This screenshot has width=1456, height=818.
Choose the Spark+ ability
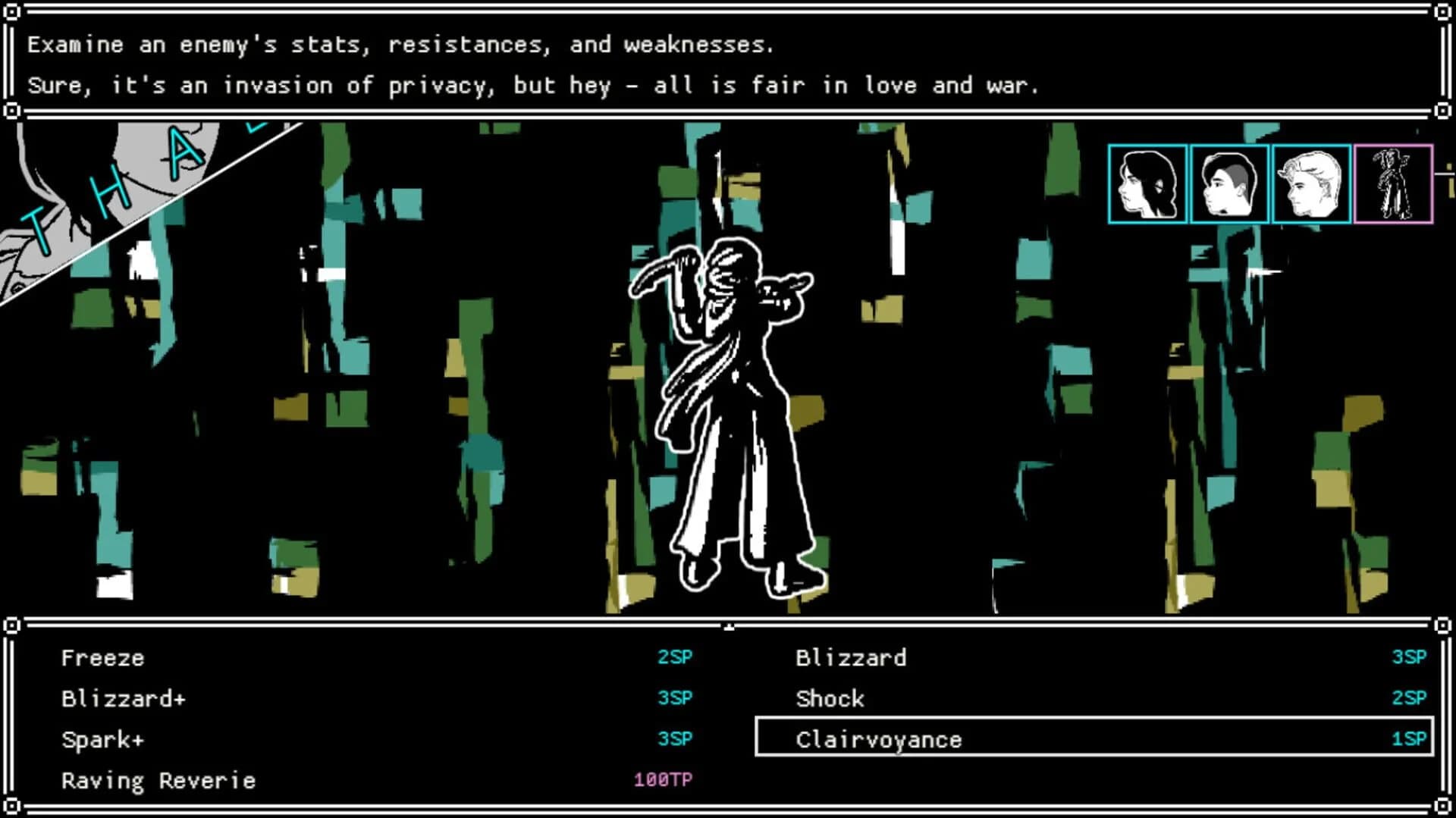[102, 739]
